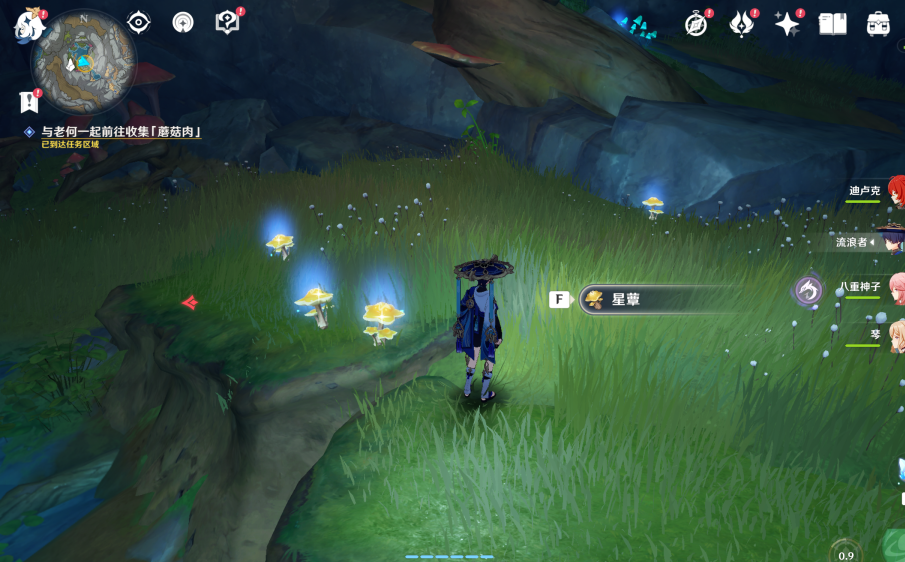Click the round starburst icon beside the eye icon
This screenshot has height=562, width=905.
[x=183, y=23]
